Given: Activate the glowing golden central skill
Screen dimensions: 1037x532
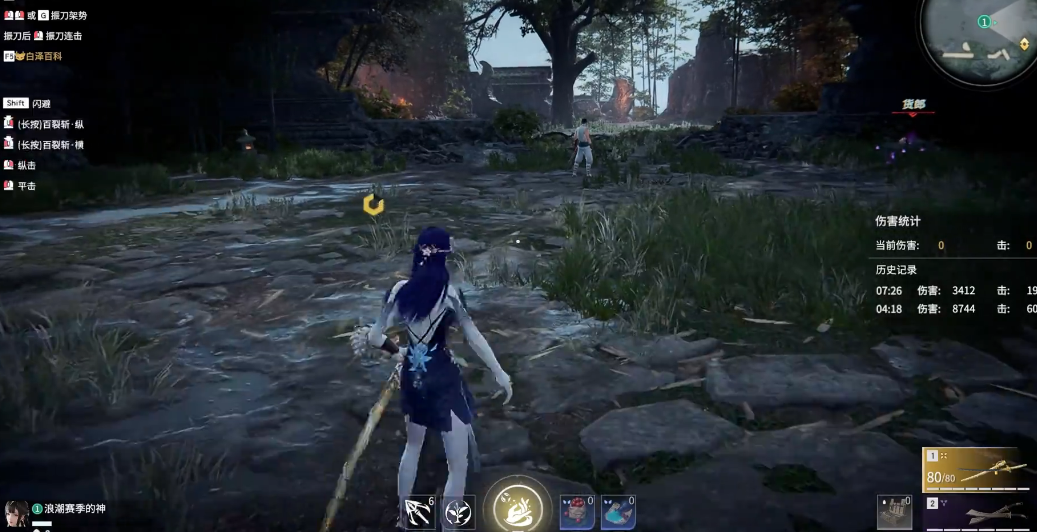Looking at the screenshot, I should pyautogui.click(x=517, y=506).
